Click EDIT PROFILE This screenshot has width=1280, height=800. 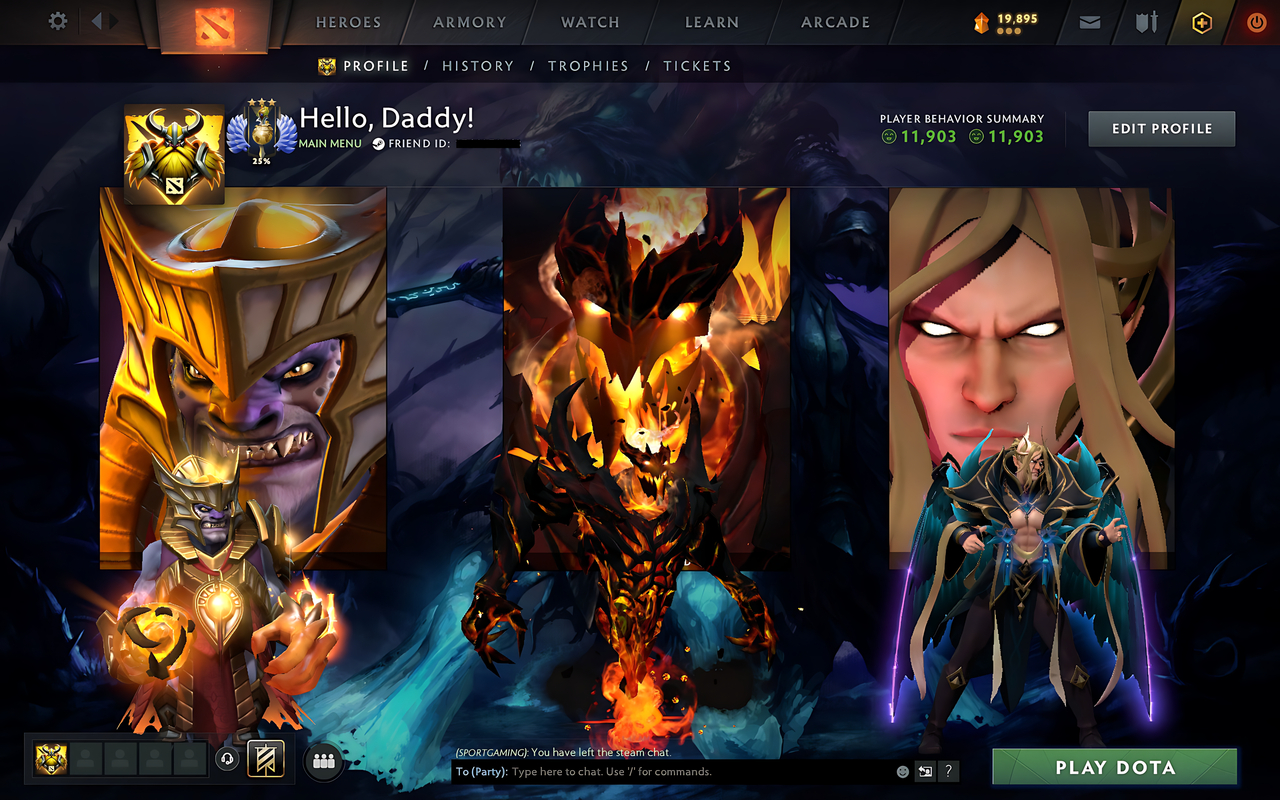point(1161,128)
